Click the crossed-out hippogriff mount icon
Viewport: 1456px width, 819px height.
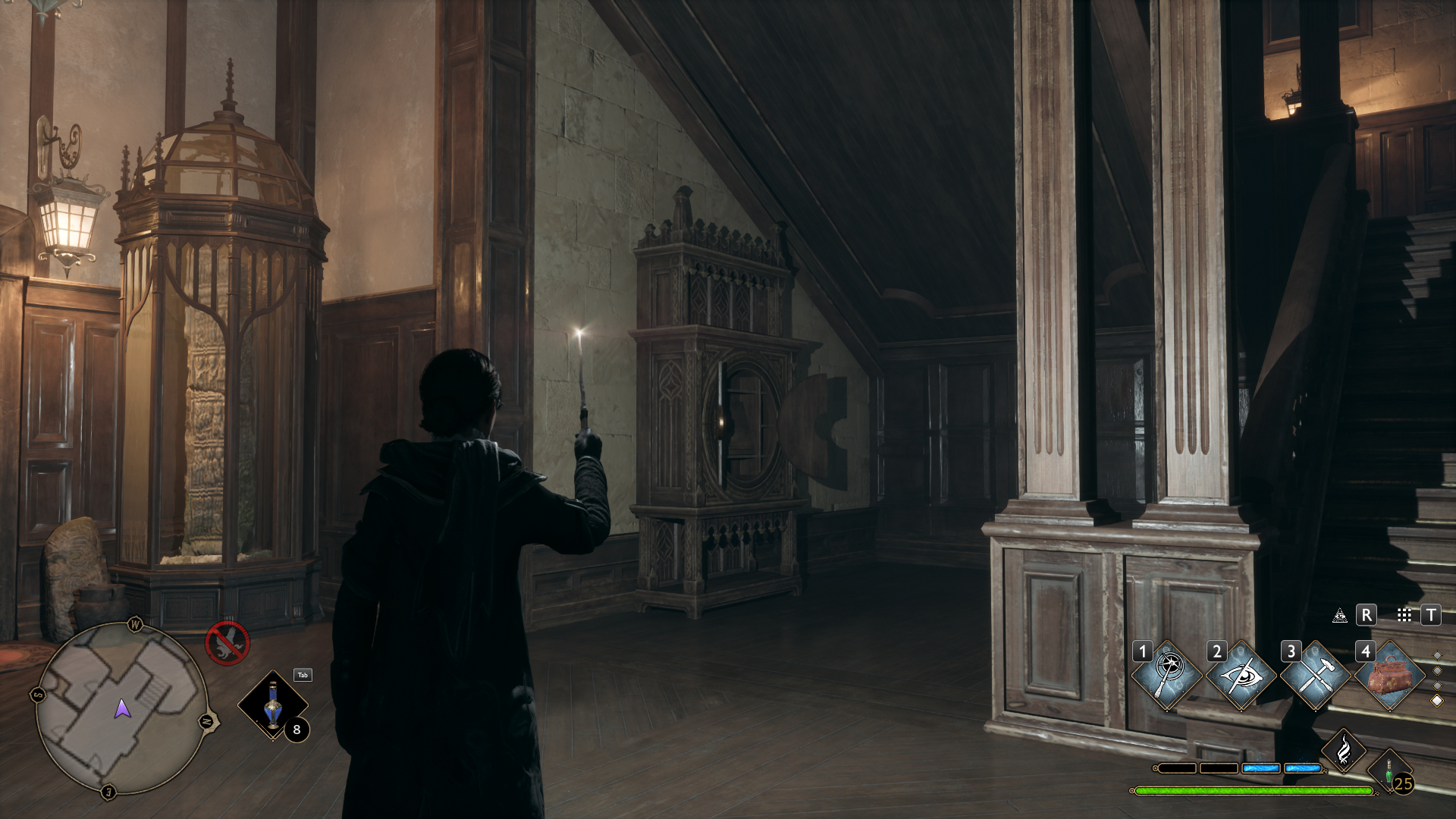[227, 642]
